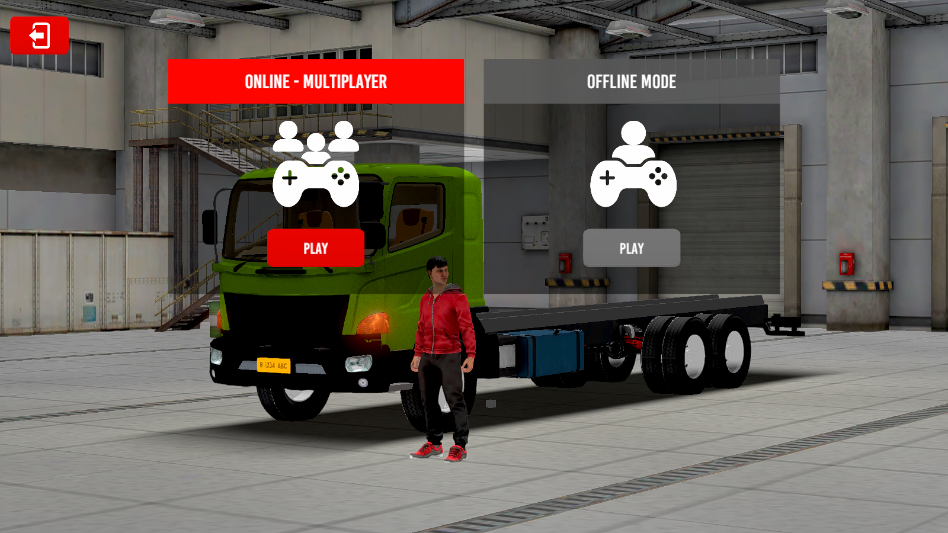Choose the multiplayer three-person gamepad icon
Viewport: 948px width, 533px height.
tap(315, 164)
